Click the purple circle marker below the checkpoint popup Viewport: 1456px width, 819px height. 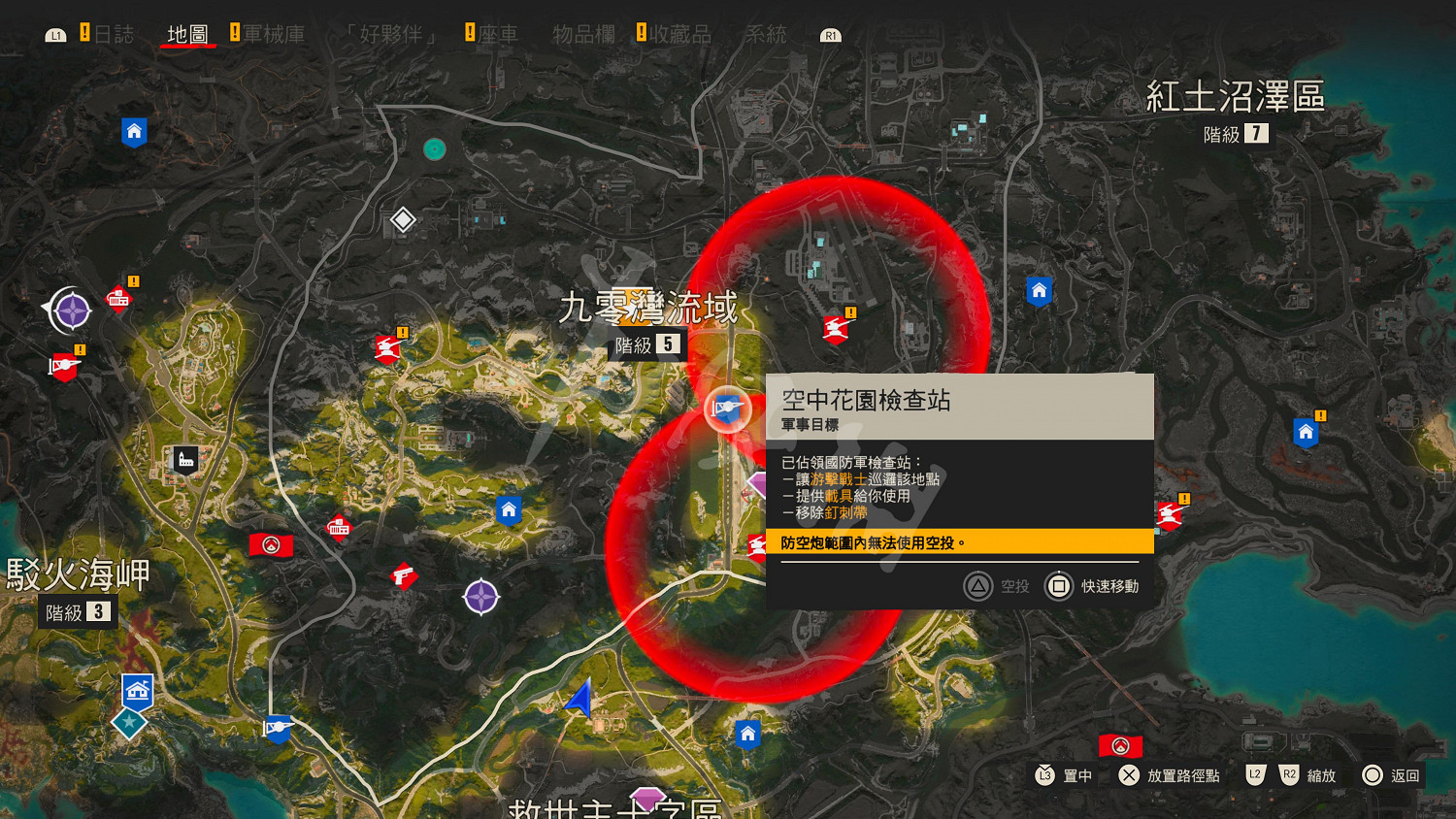pyautogui.click(x=482, y=598)
